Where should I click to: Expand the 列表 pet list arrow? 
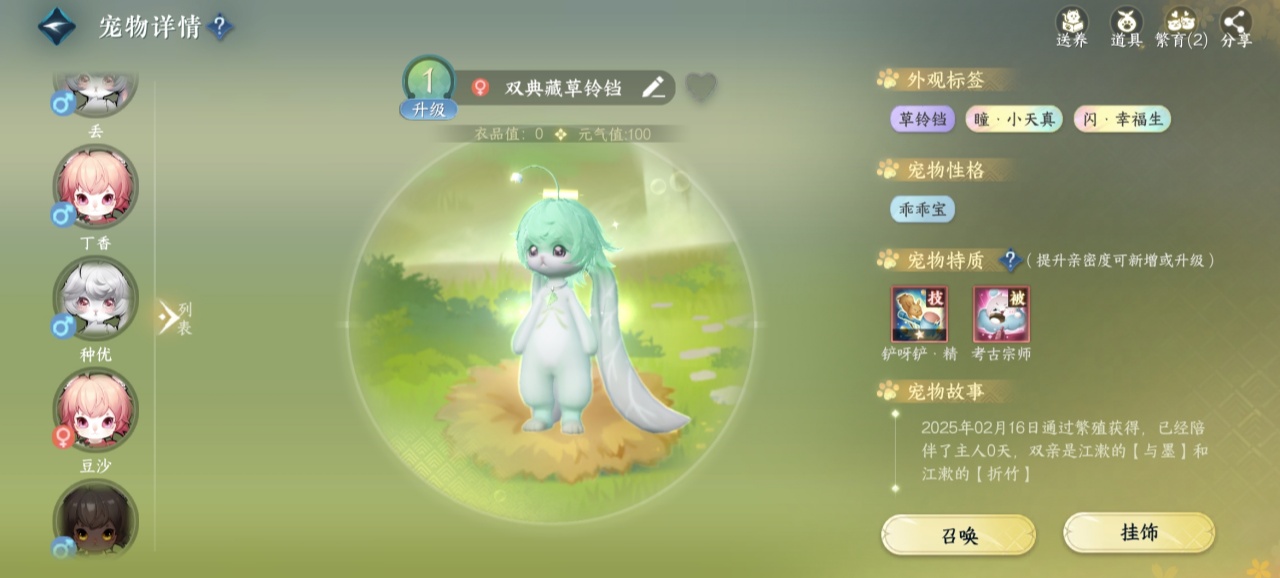(169, 318)
